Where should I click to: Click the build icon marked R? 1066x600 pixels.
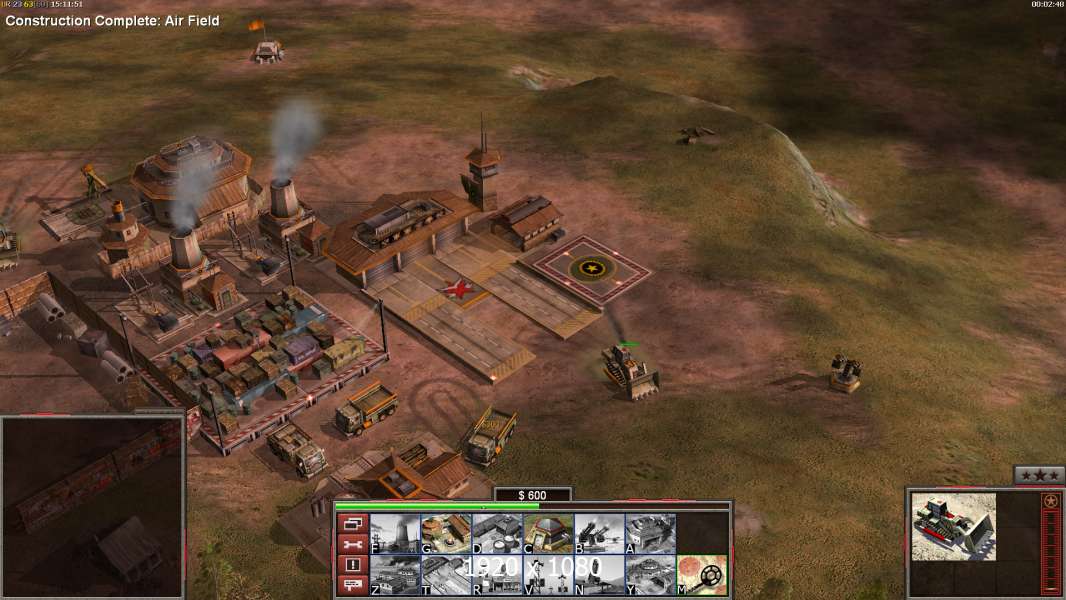497,574
